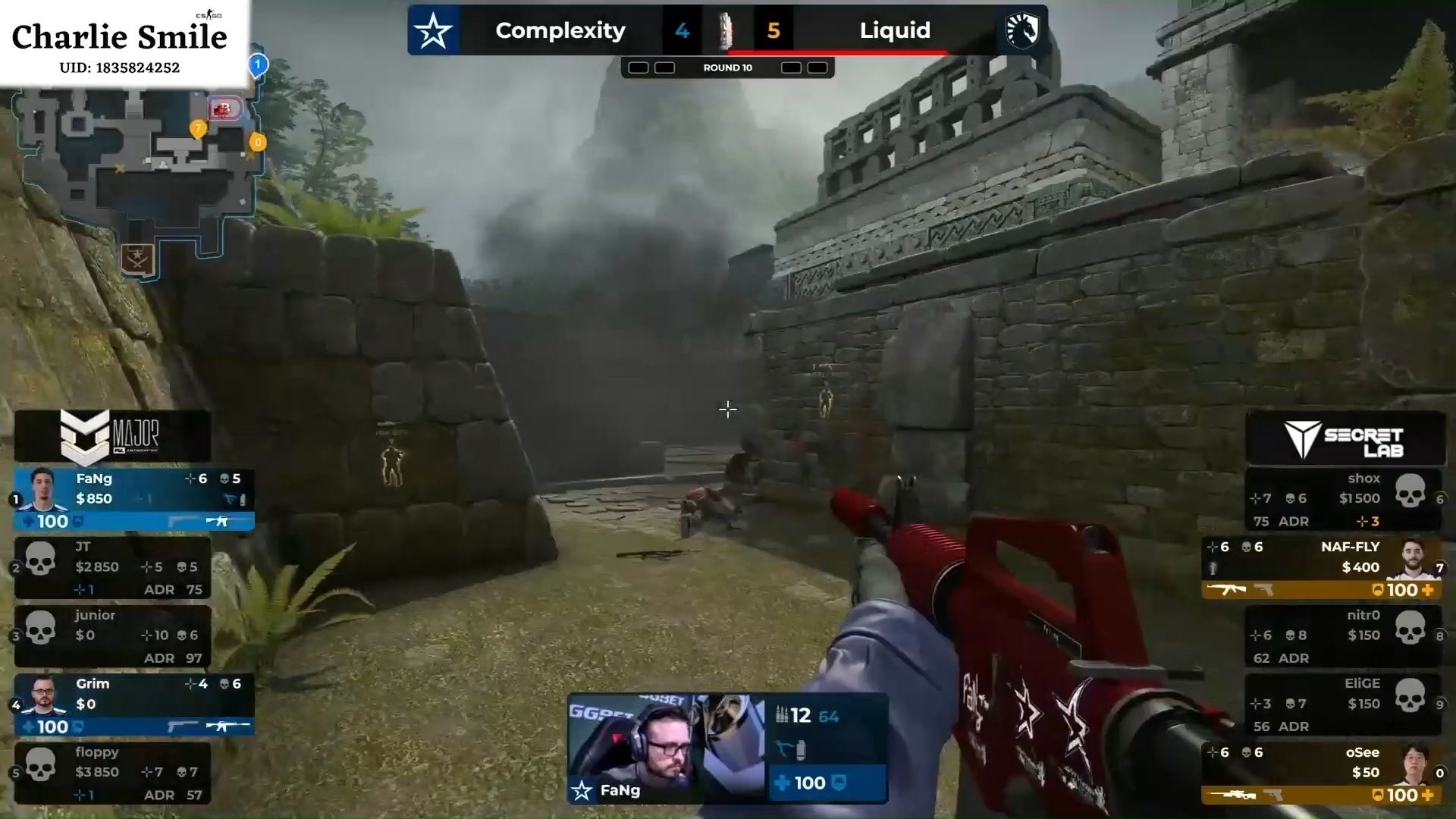Click the Charlie Smile channel watermark
This screenshot has height=819, width=1456.
click(x=120, y=44)
